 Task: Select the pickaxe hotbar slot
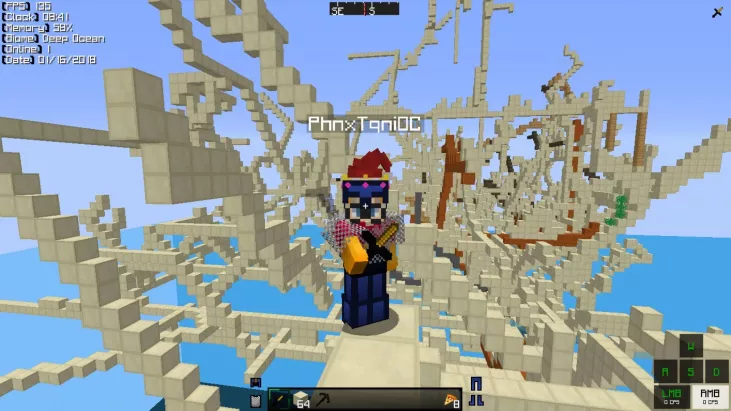coord(321,399)
